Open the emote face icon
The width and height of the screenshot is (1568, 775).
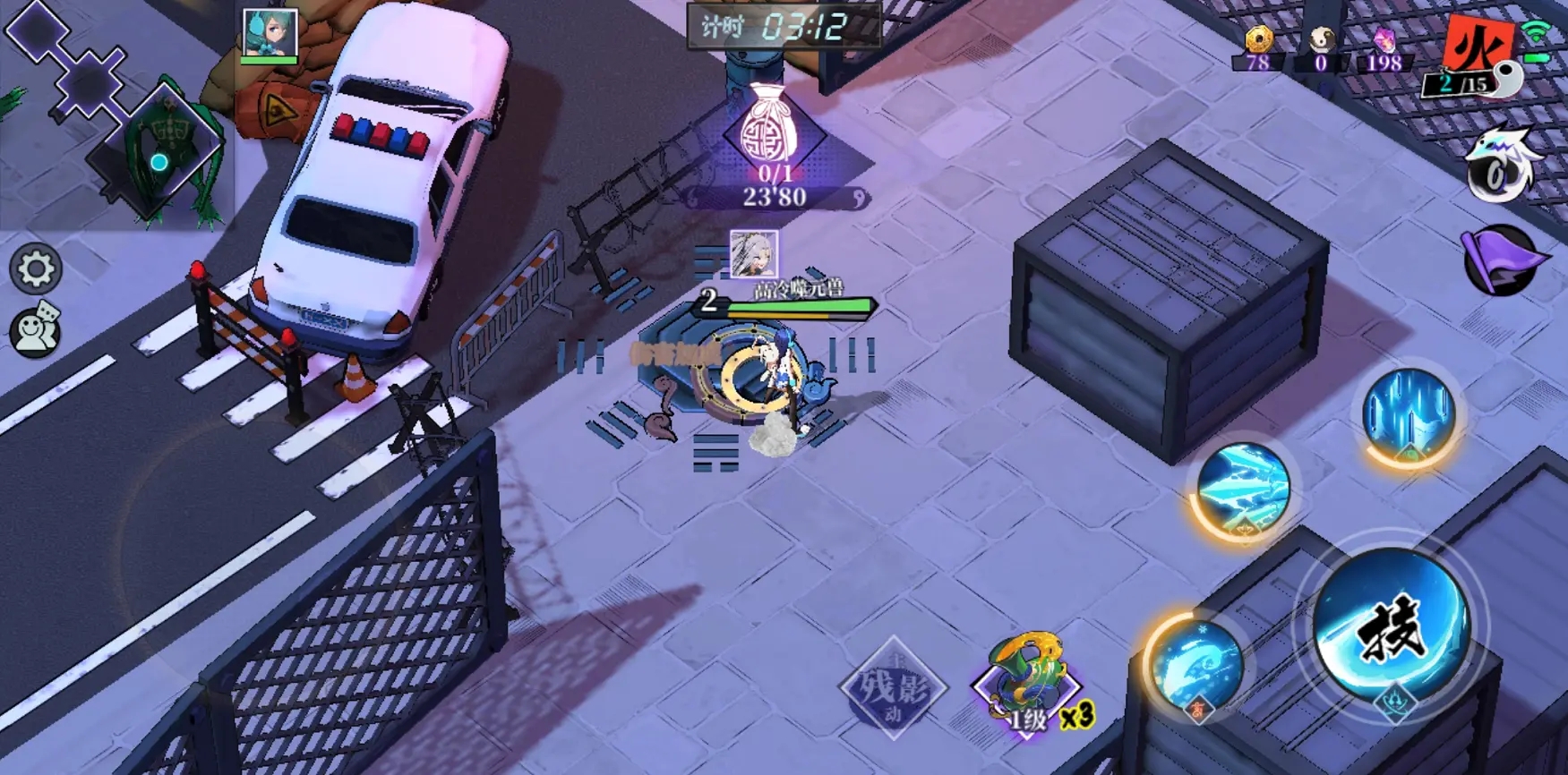35,330
